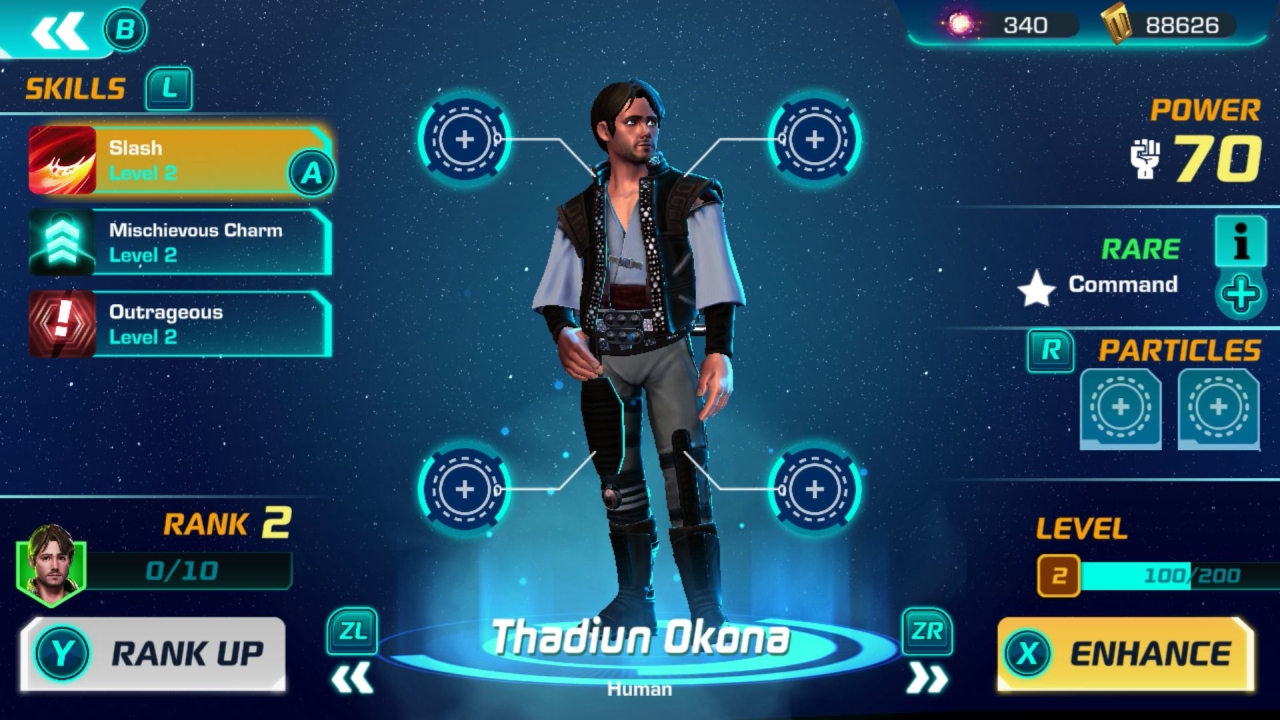Screen dimensions: 1280x720
Task: Open the rarity info popup
Action: [x=1240, y=242]
